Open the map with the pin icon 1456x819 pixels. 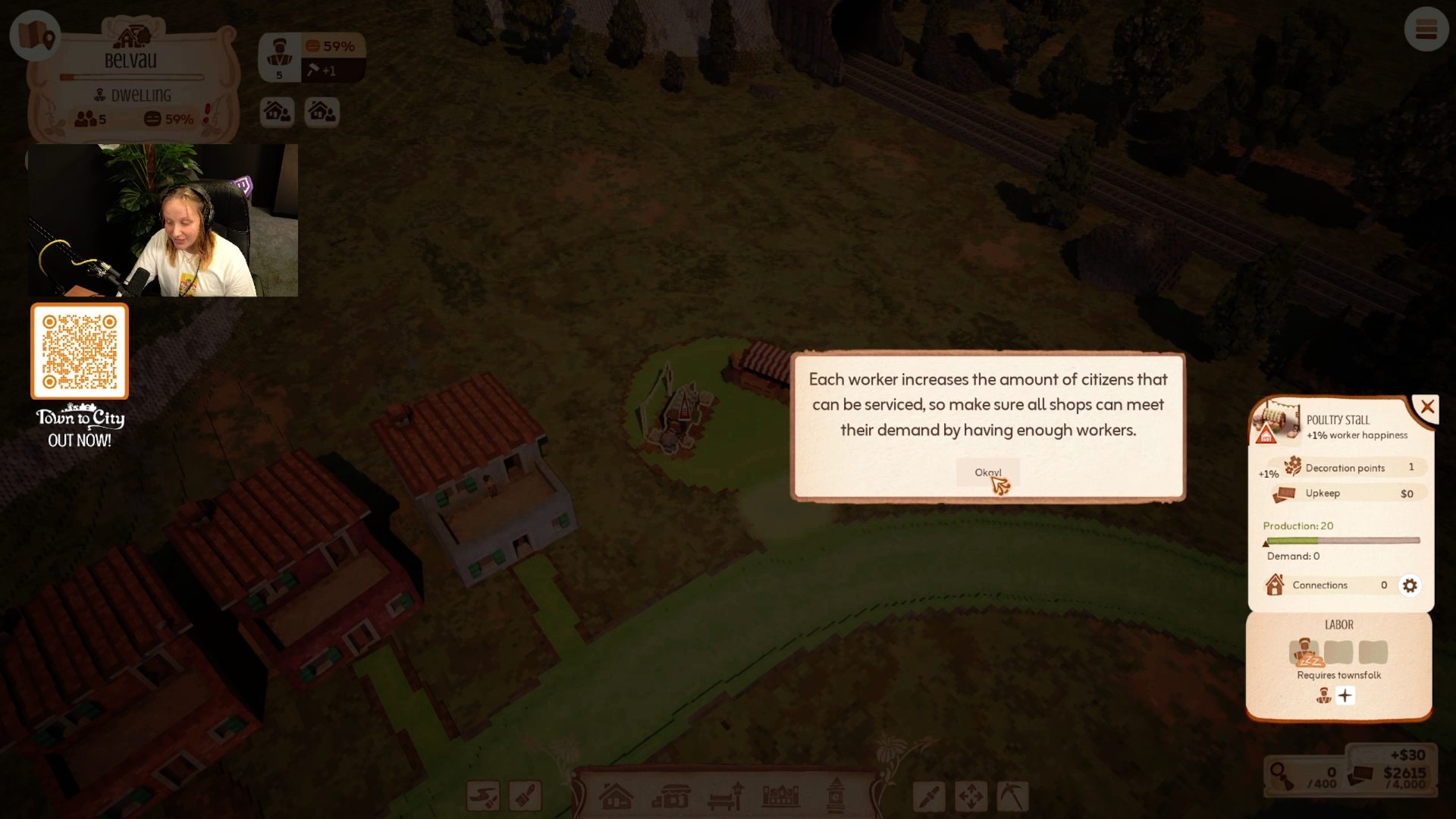35,35
